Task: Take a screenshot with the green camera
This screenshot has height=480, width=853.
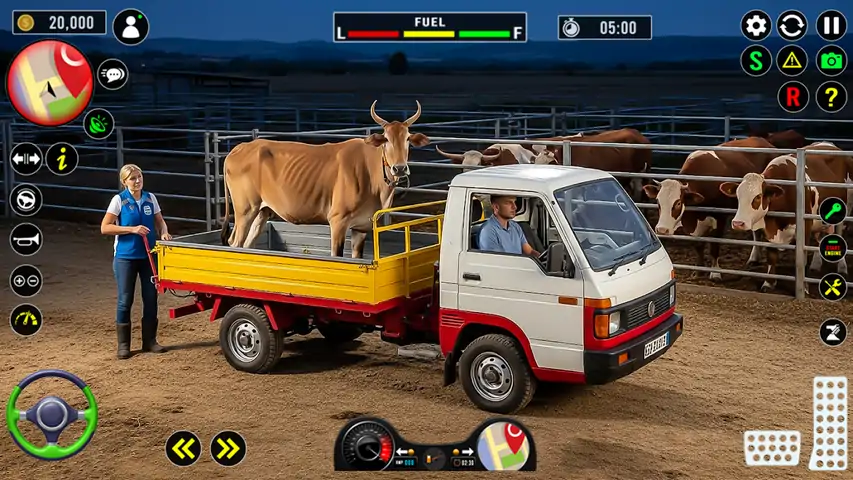Action: [831, 60]
